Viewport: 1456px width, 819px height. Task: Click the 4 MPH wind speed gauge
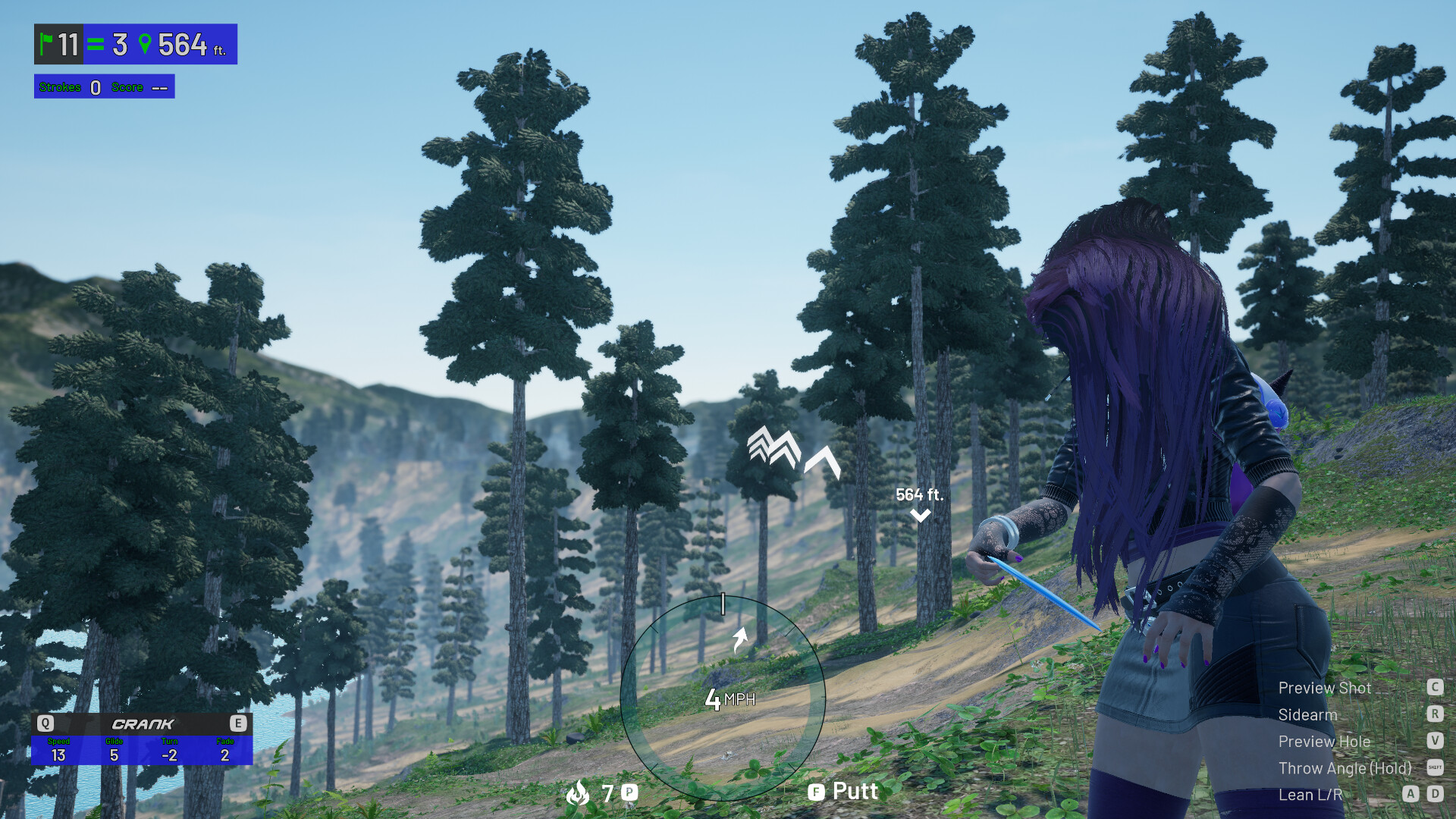coord(730,701)
